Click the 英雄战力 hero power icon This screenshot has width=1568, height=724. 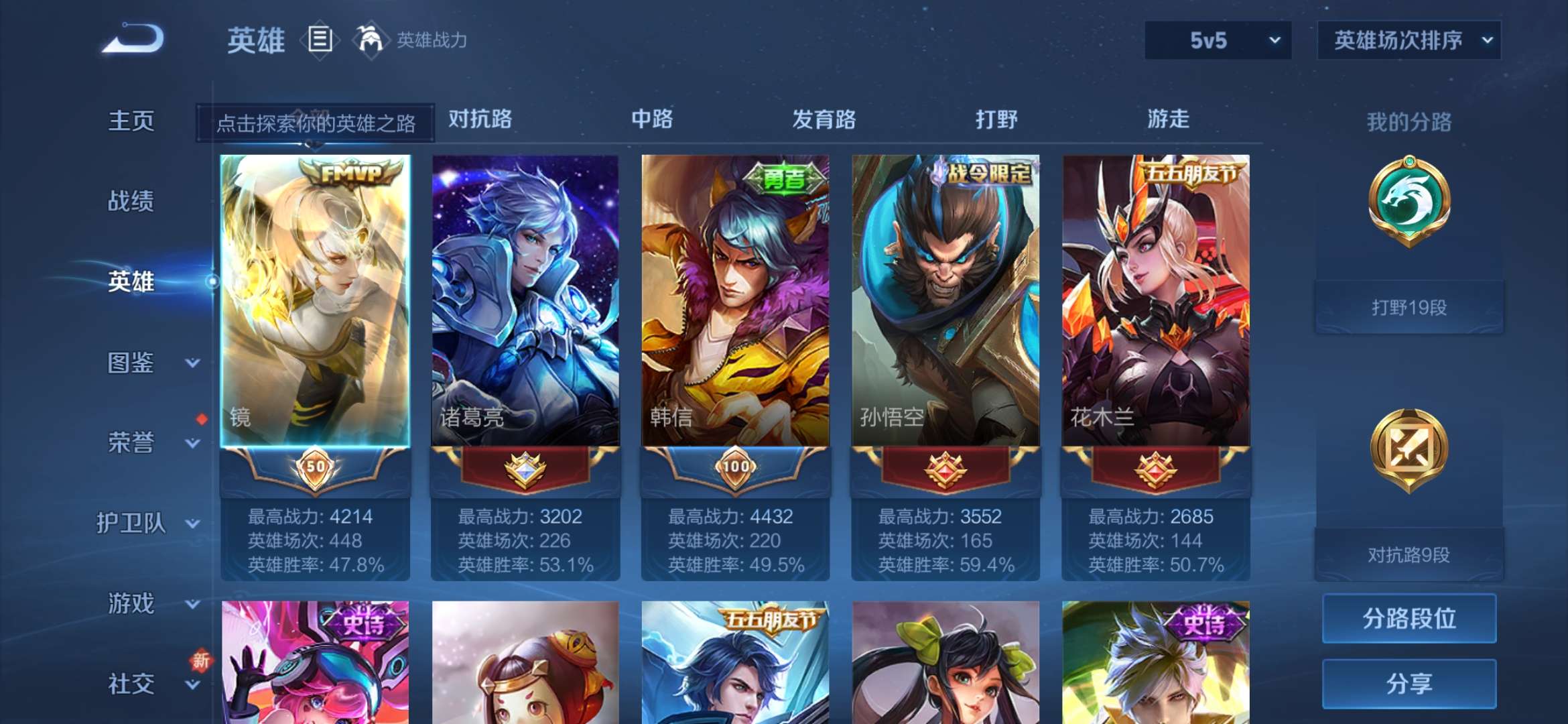click(x=371, y=40)
